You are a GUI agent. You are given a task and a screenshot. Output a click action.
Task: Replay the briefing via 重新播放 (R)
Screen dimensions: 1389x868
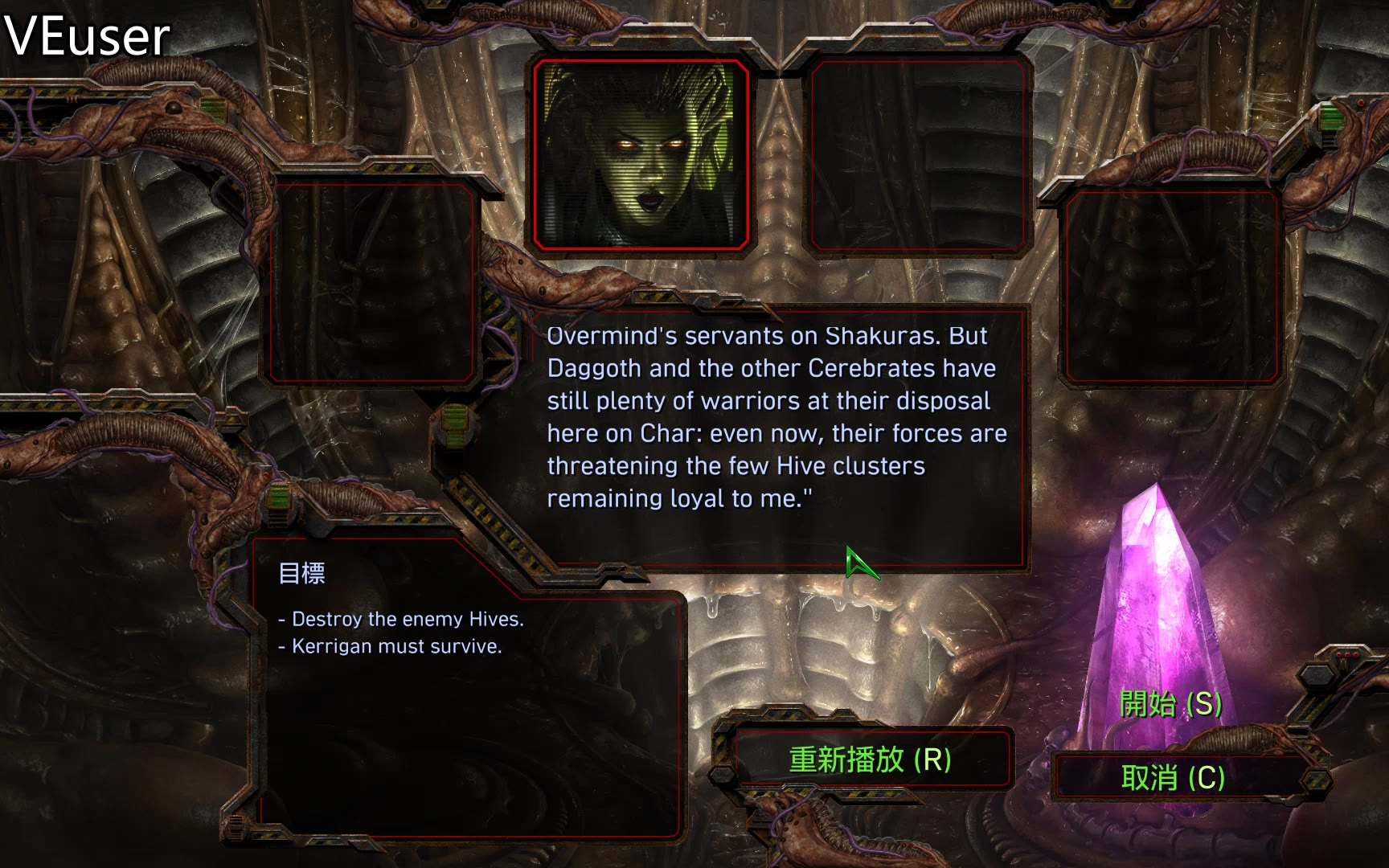(871, 759)
